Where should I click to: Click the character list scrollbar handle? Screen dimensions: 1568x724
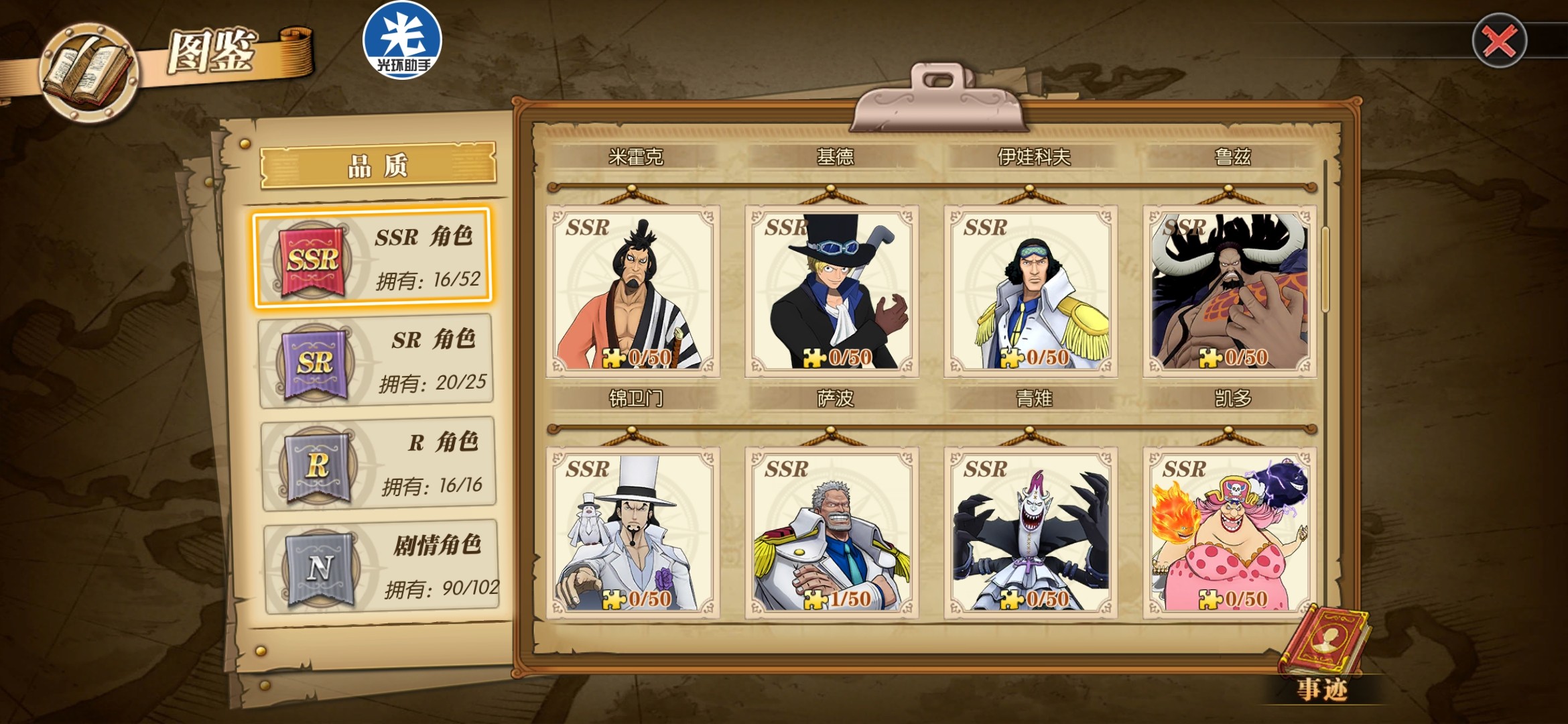(x=1325, y=269)
